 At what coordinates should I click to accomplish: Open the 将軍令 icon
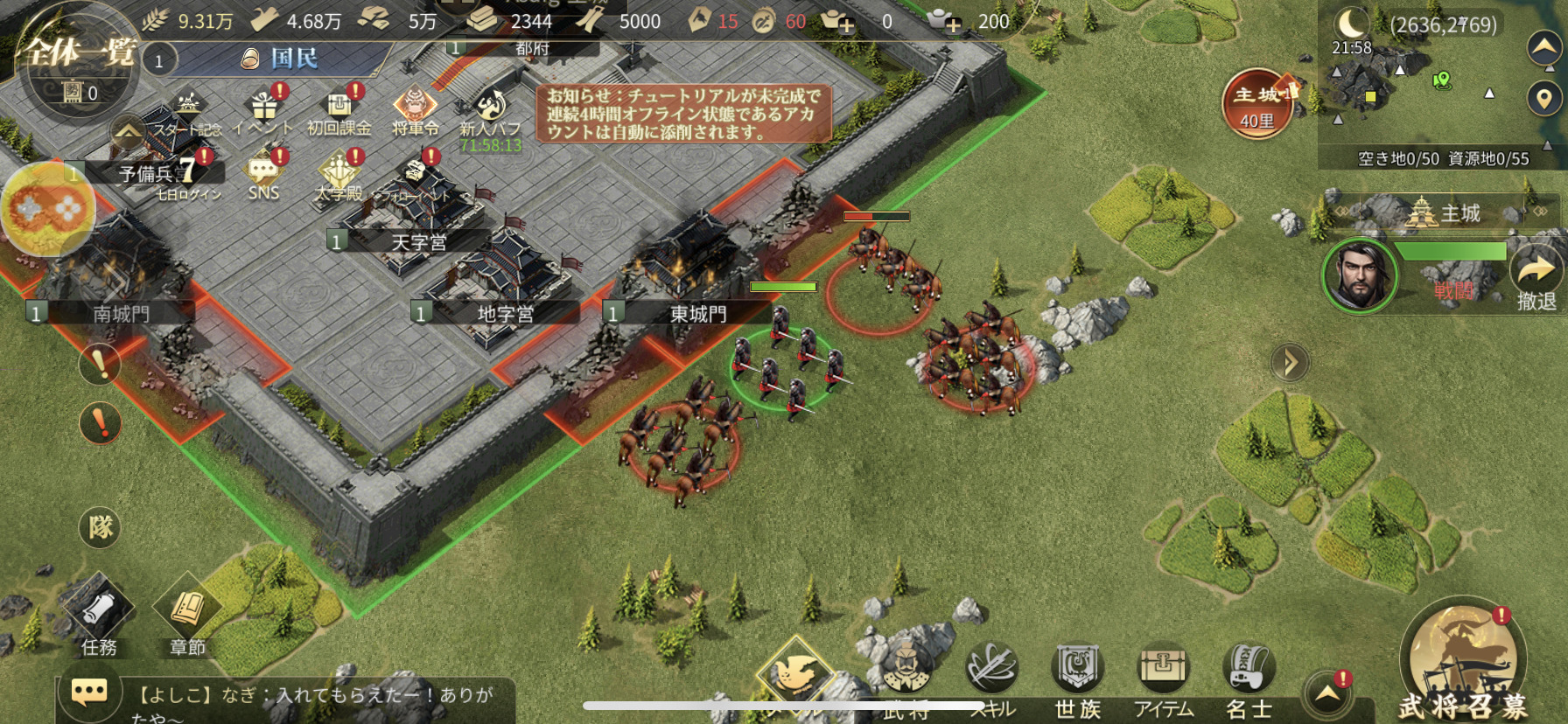point(415,108)
